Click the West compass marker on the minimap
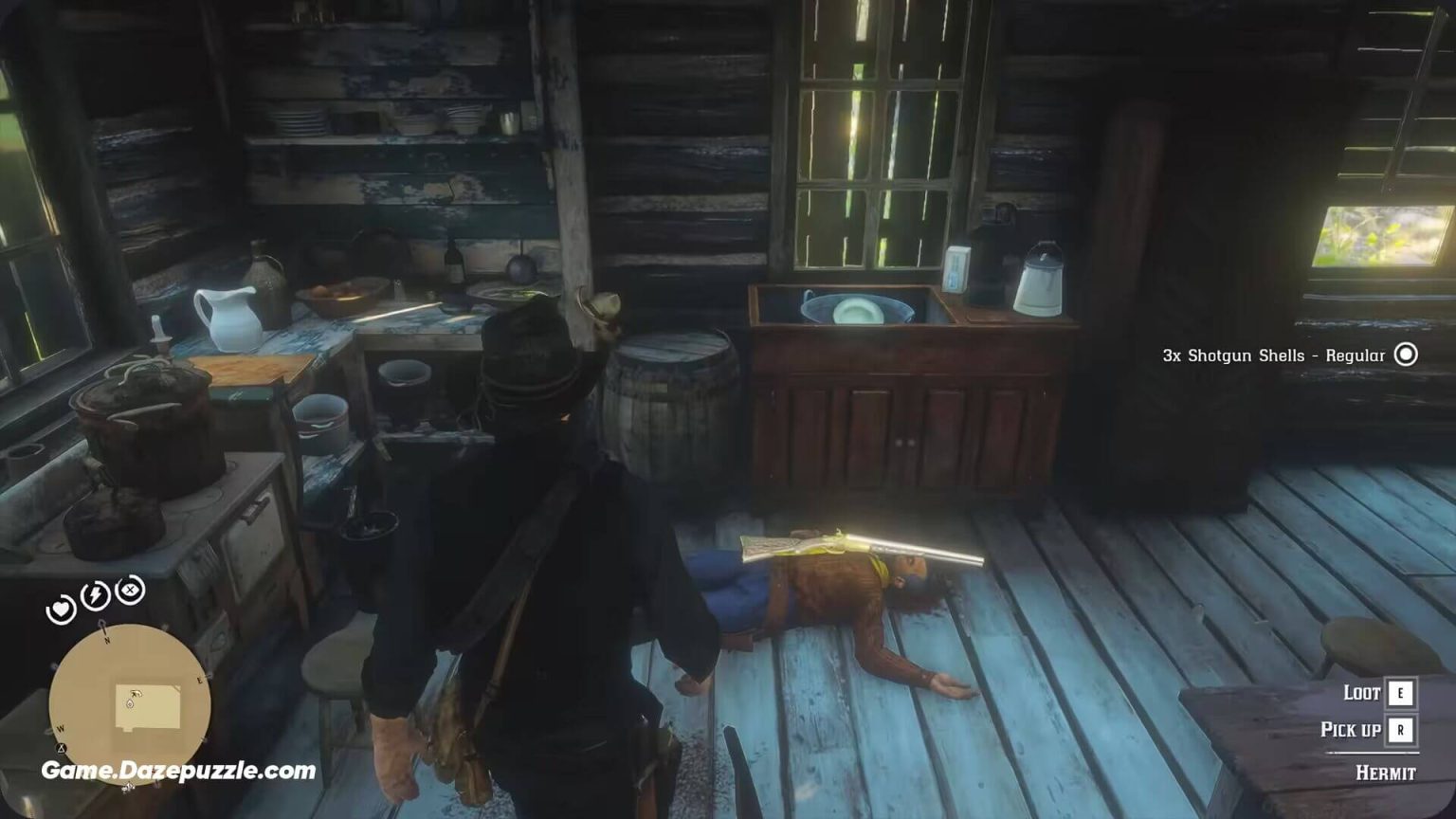This screenshot has height=819, width=1456. click(60, 729)
